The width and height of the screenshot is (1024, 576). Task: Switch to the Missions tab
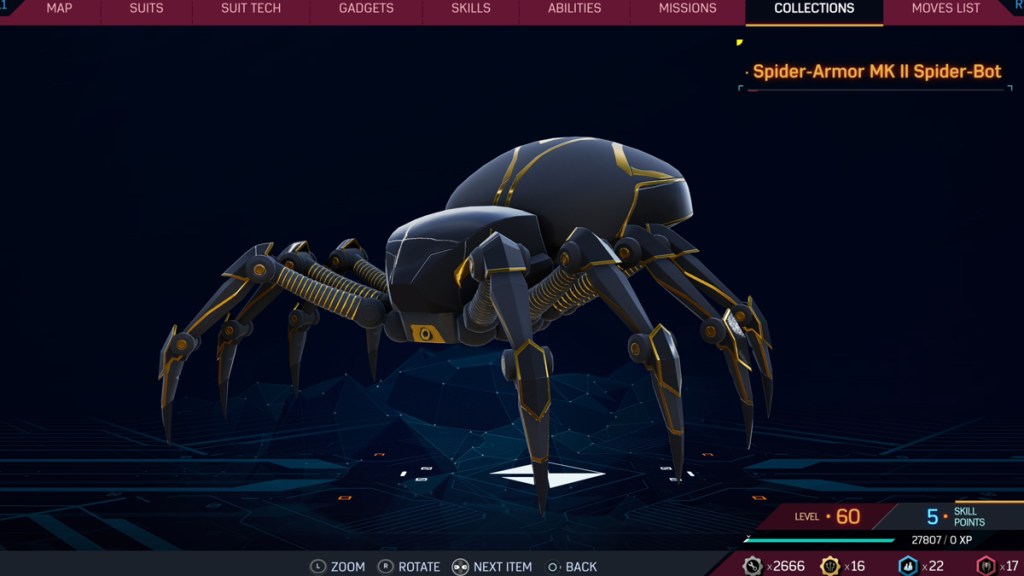click(687, 9)
